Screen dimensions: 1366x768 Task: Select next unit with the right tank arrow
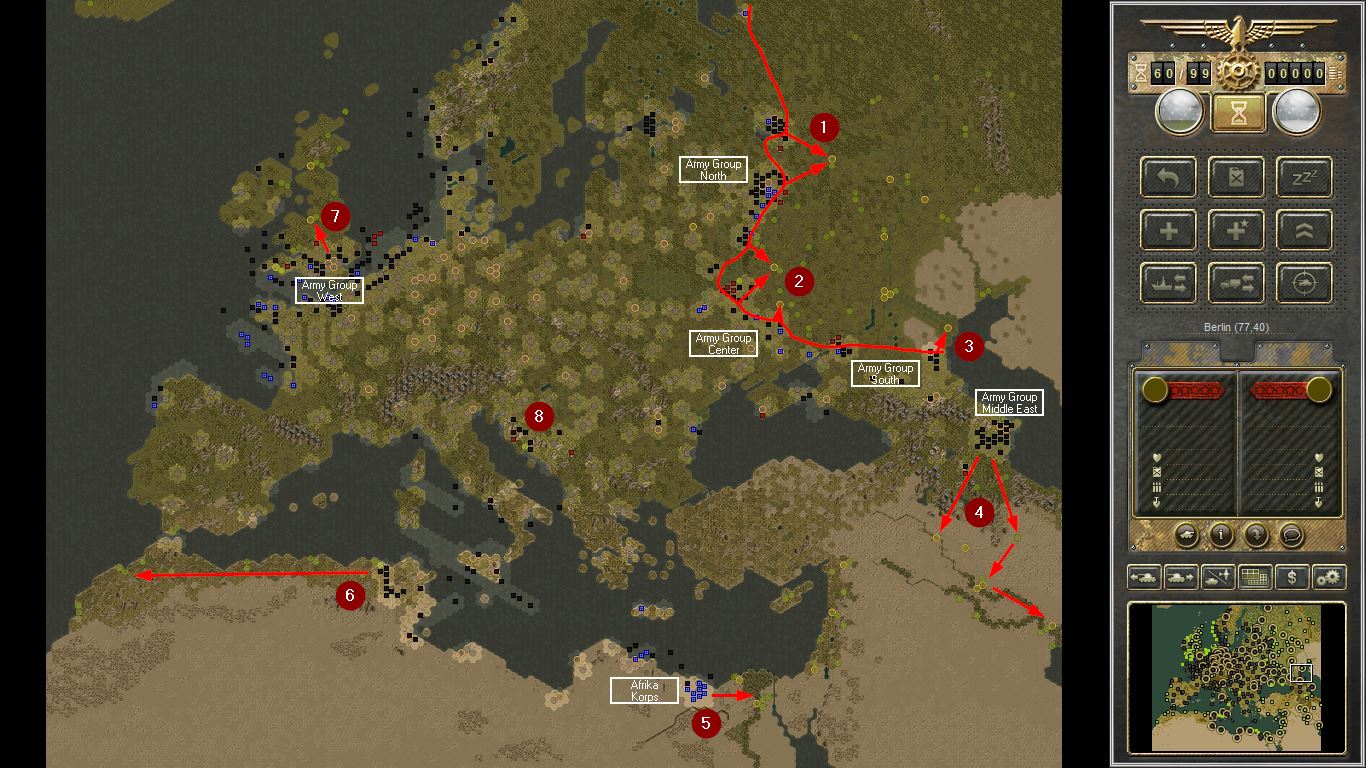click(x=1180, y=577)
